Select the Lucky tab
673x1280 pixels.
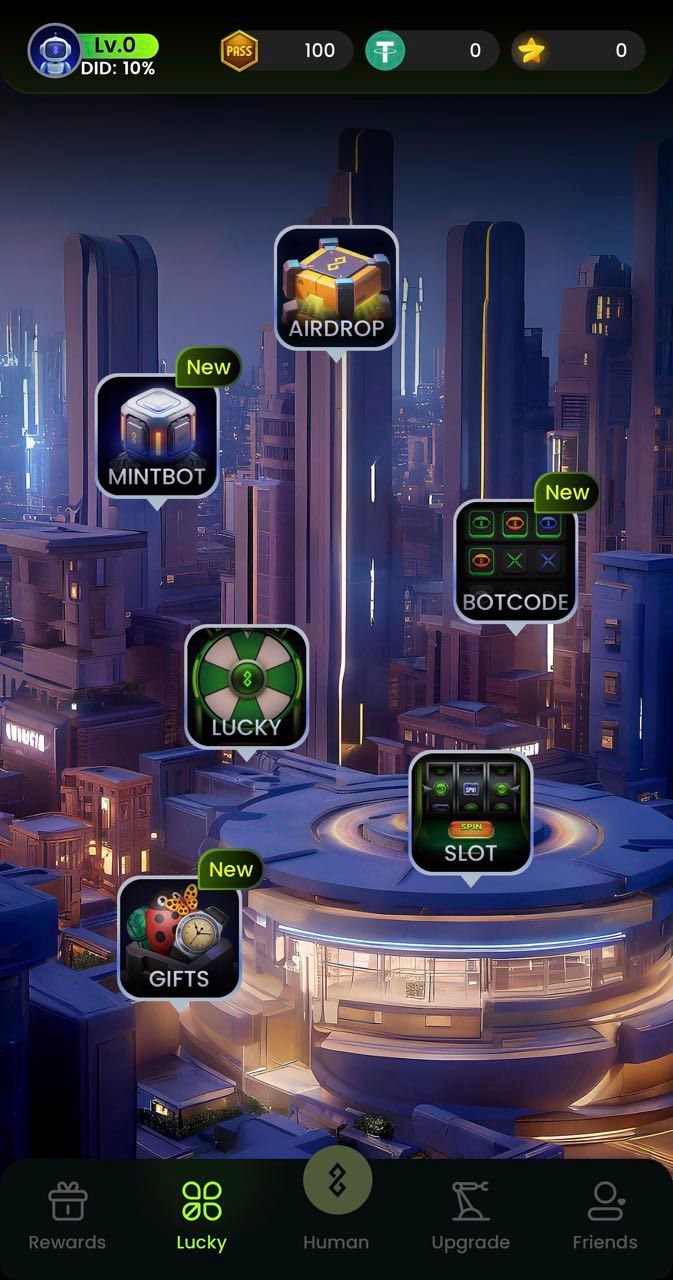pyautogui.click(x=202, y=1216)
